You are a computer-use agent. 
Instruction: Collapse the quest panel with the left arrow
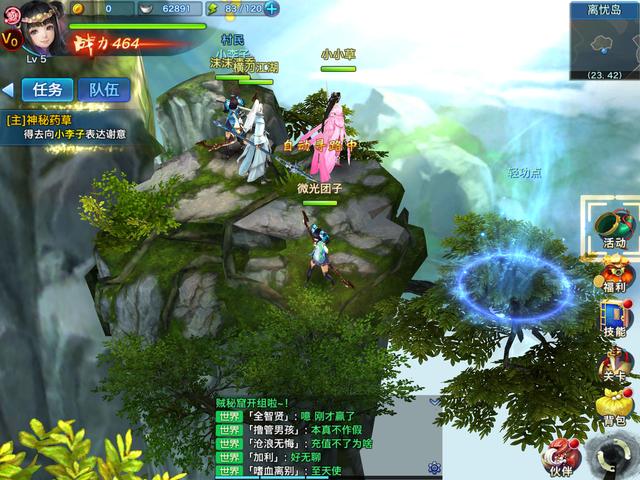point(8,89)
